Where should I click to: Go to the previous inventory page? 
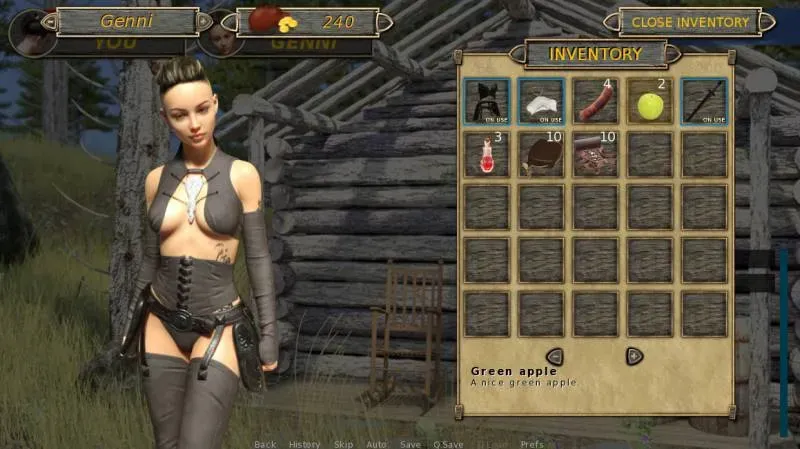pos(554,356)
